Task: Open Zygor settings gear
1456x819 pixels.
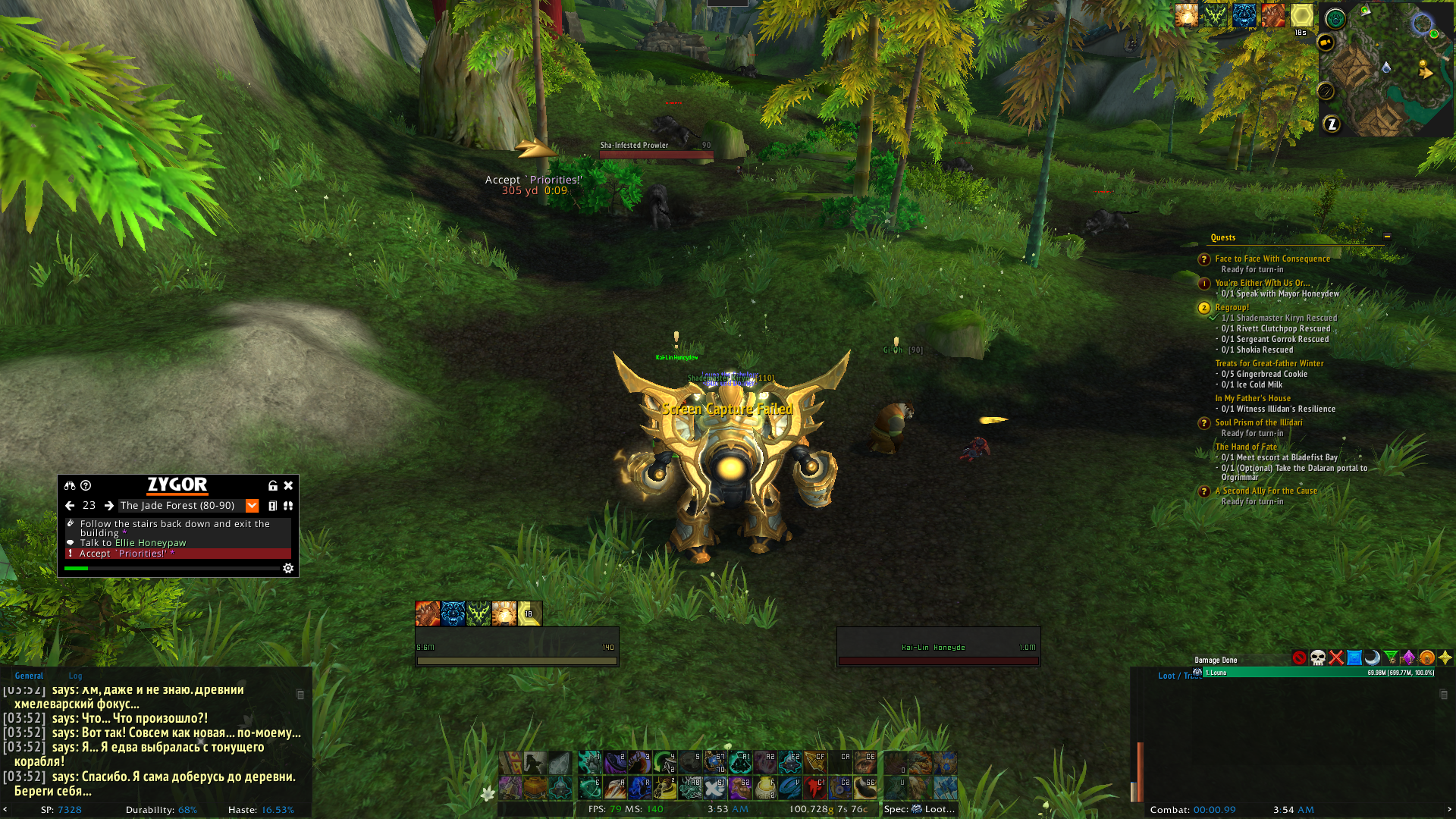Action: coord(288,568)
